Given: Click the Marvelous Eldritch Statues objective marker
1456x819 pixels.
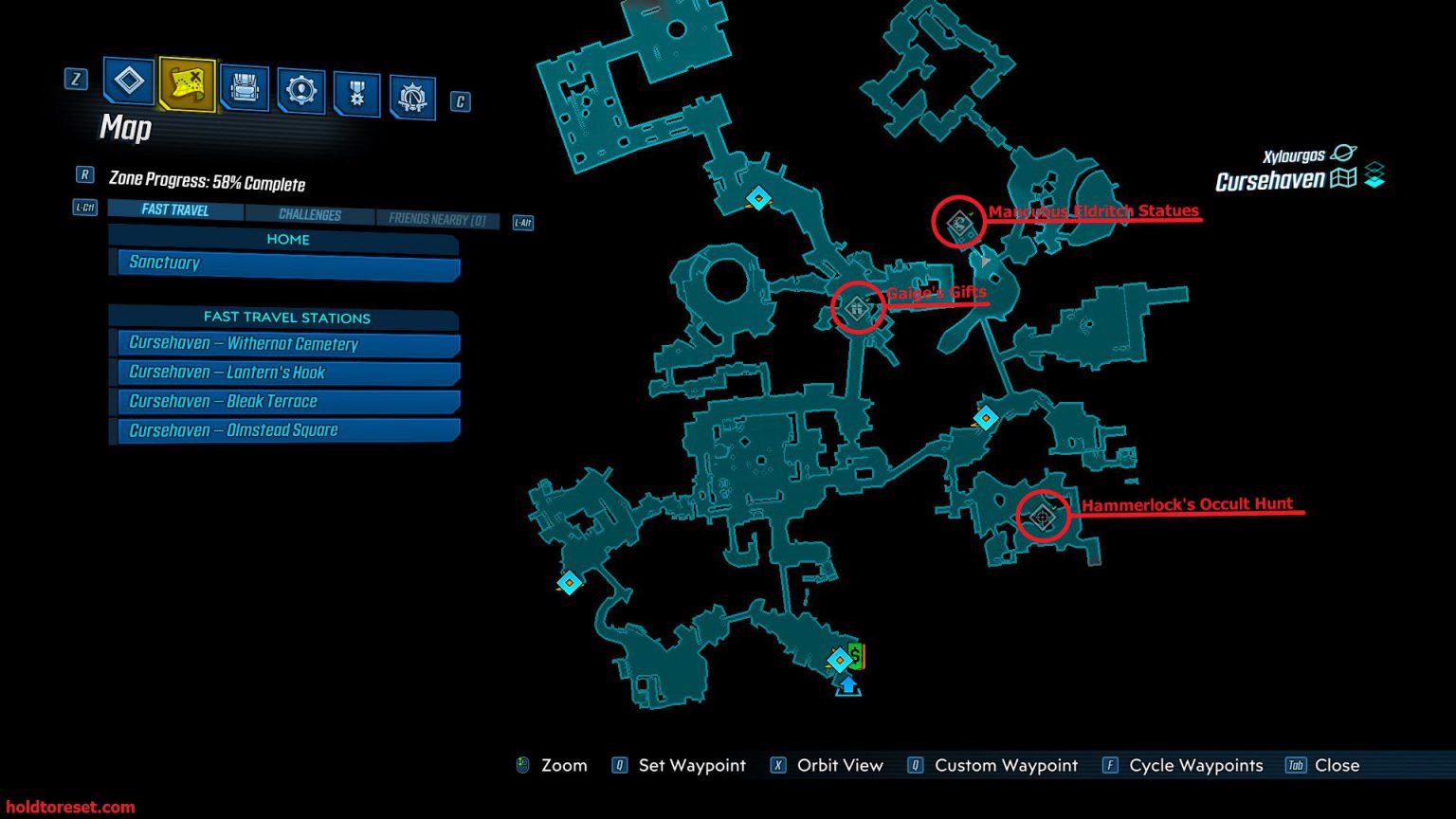Looking at the screenshot, I should [x=958, y=222].
